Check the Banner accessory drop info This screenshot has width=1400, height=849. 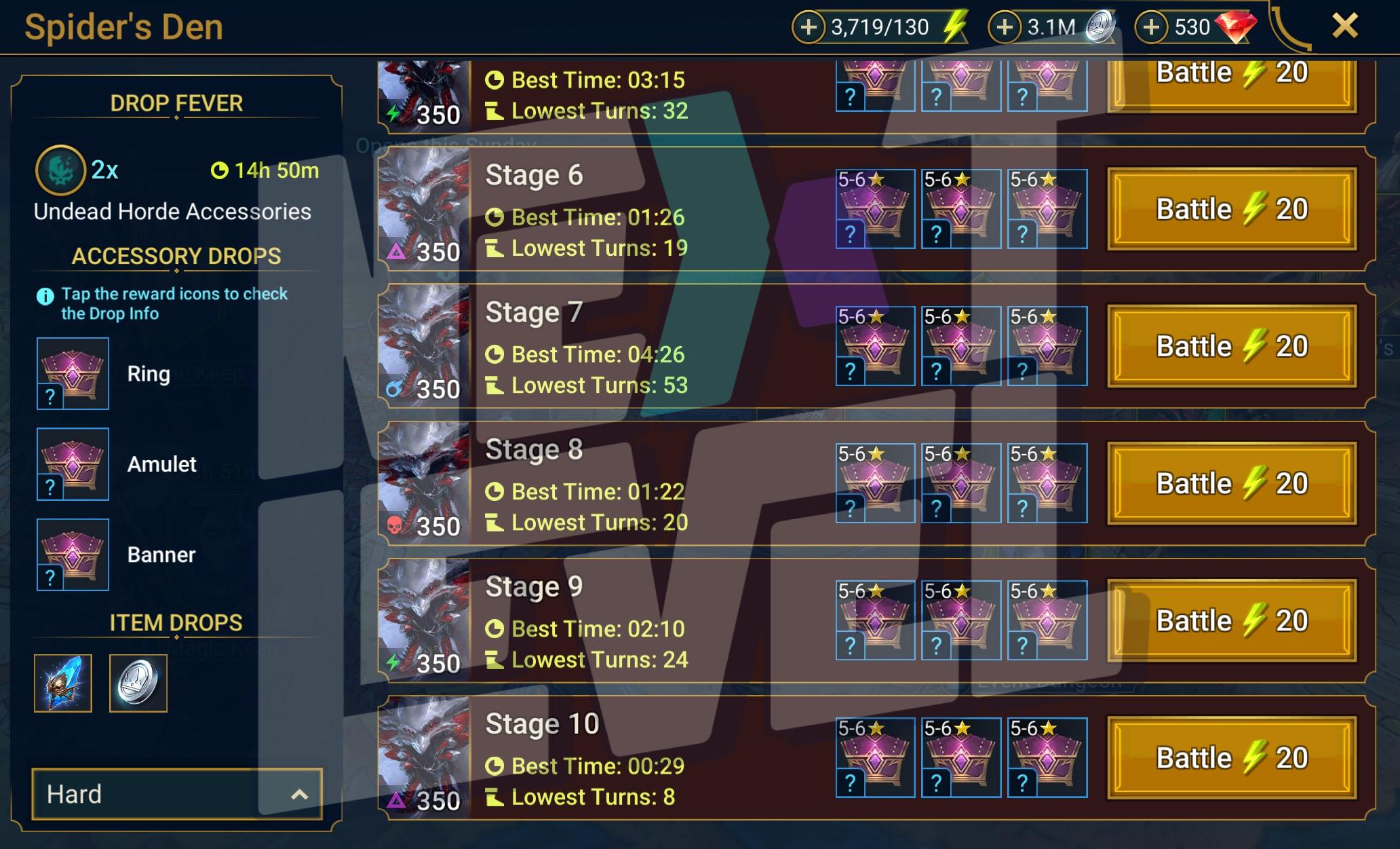coord(73,554)
